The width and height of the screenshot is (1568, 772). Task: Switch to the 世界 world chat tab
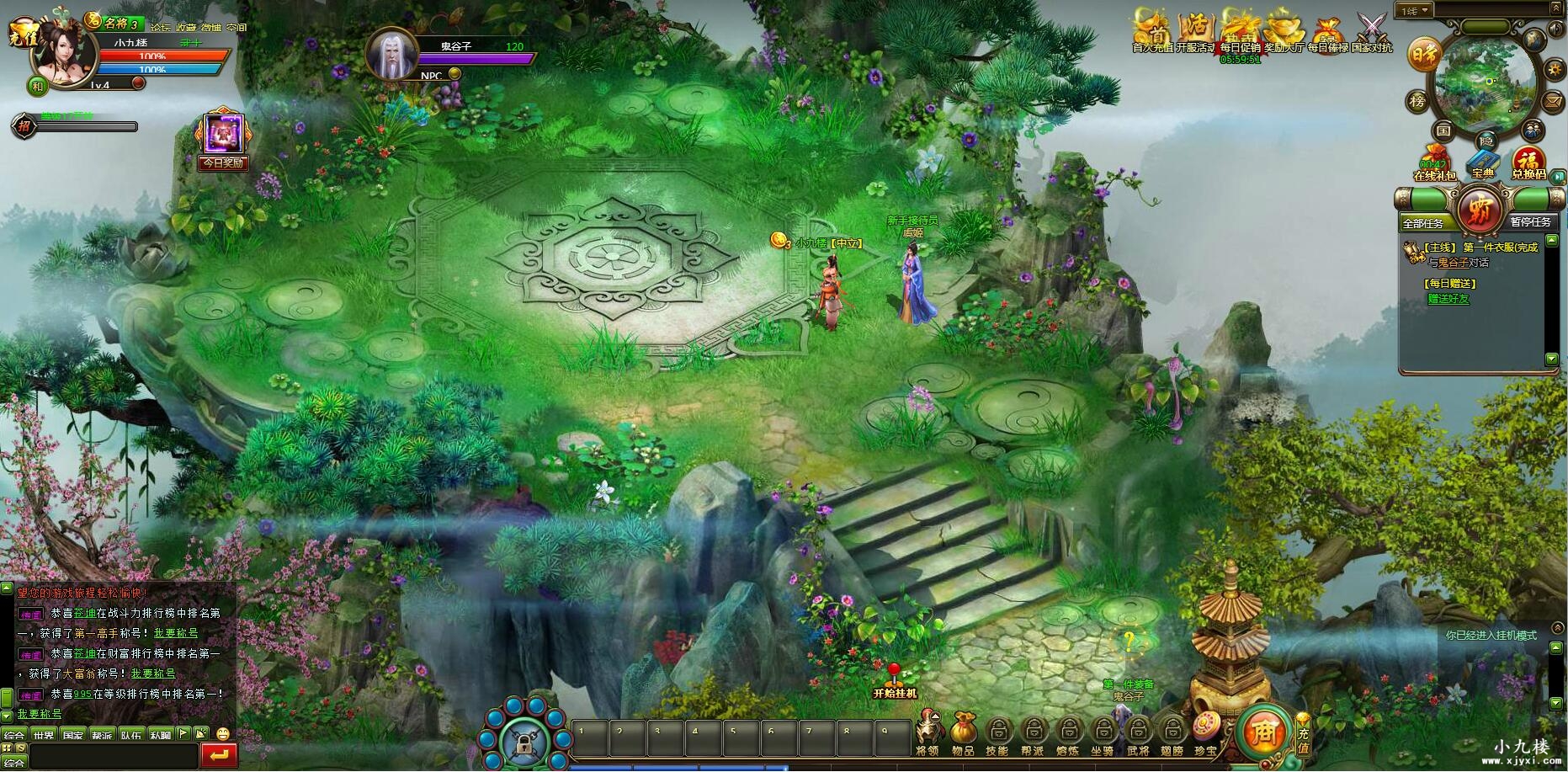[44, 735]
